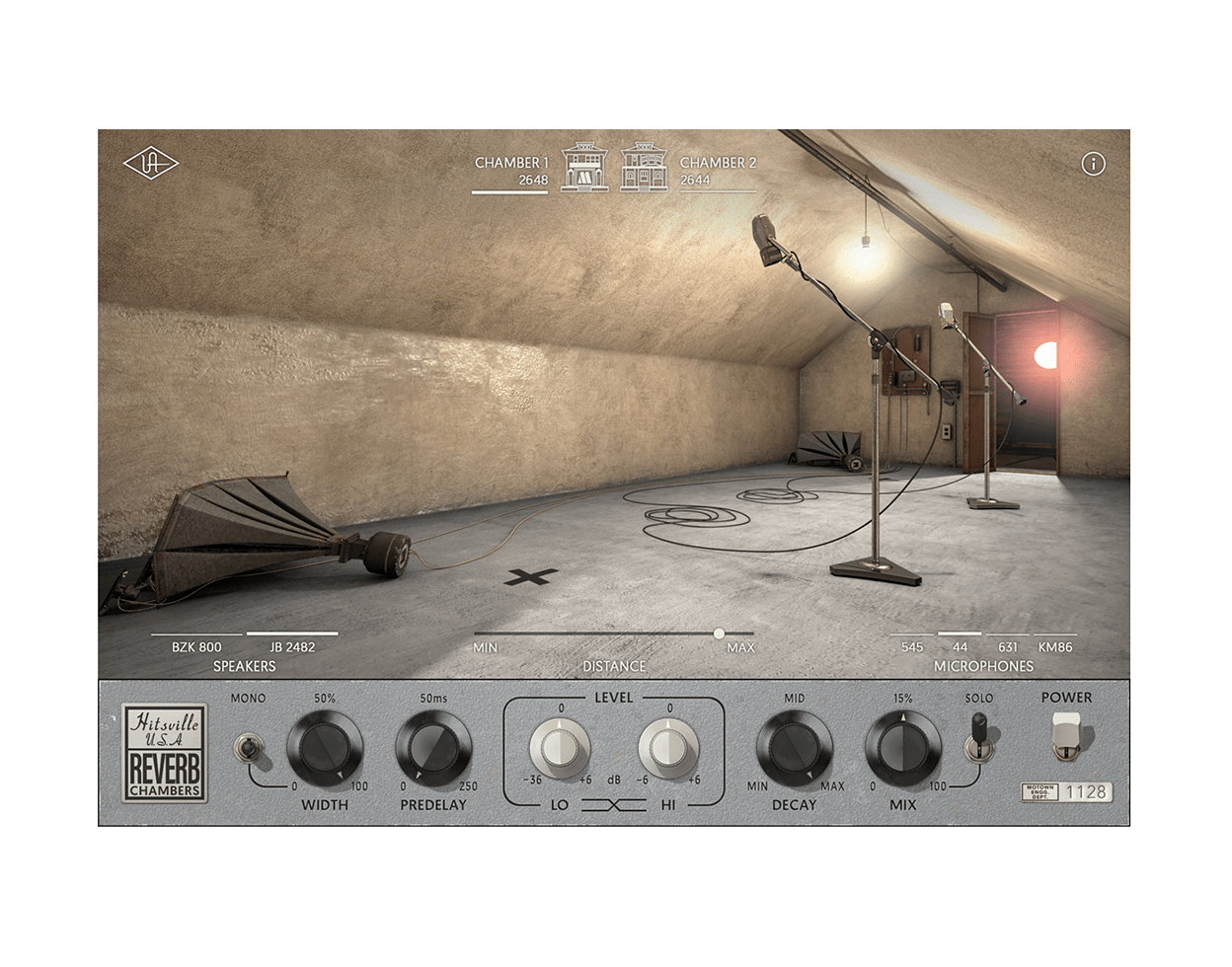Select the JB 2482 speaker
The width and height of the screenshot is (1232, 967).
[x=292, y=647]
